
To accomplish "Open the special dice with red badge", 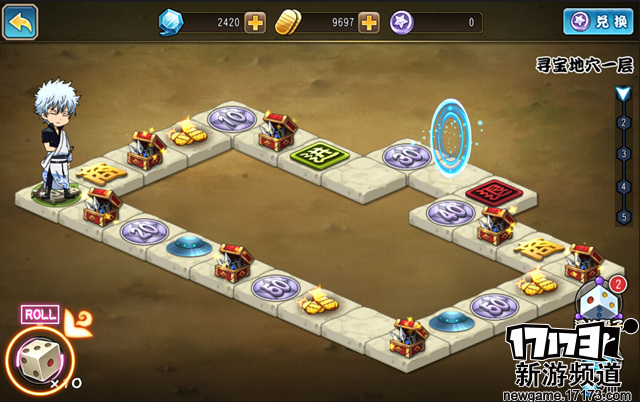I will pyautogui.click(x=598, y=303).
